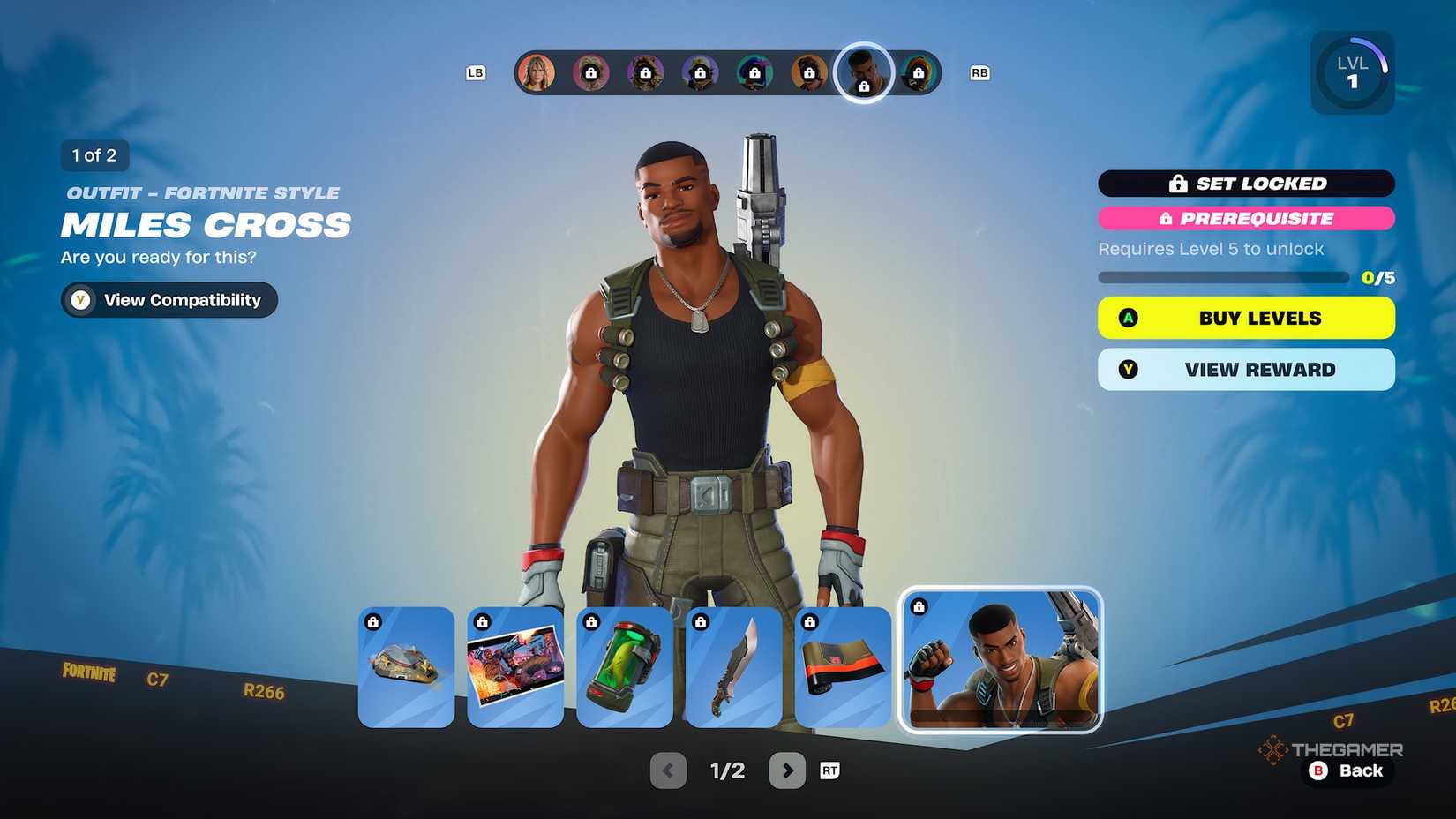The image size is (1456, 819).
Task: Select the blonde character portrait on the left
Action: tap(539, 73)
